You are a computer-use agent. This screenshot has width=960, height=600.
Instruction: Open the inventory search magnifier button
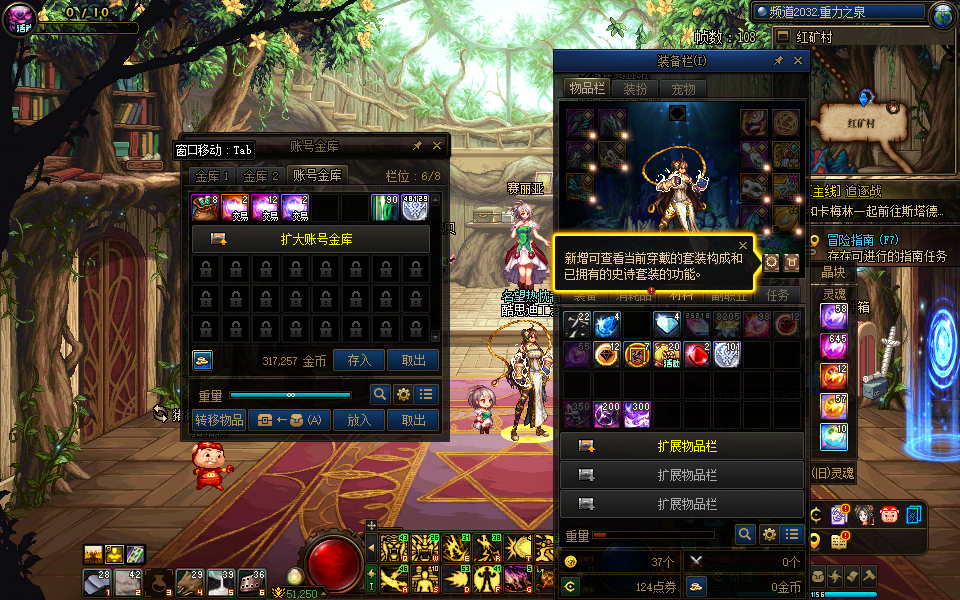(744, 535)
